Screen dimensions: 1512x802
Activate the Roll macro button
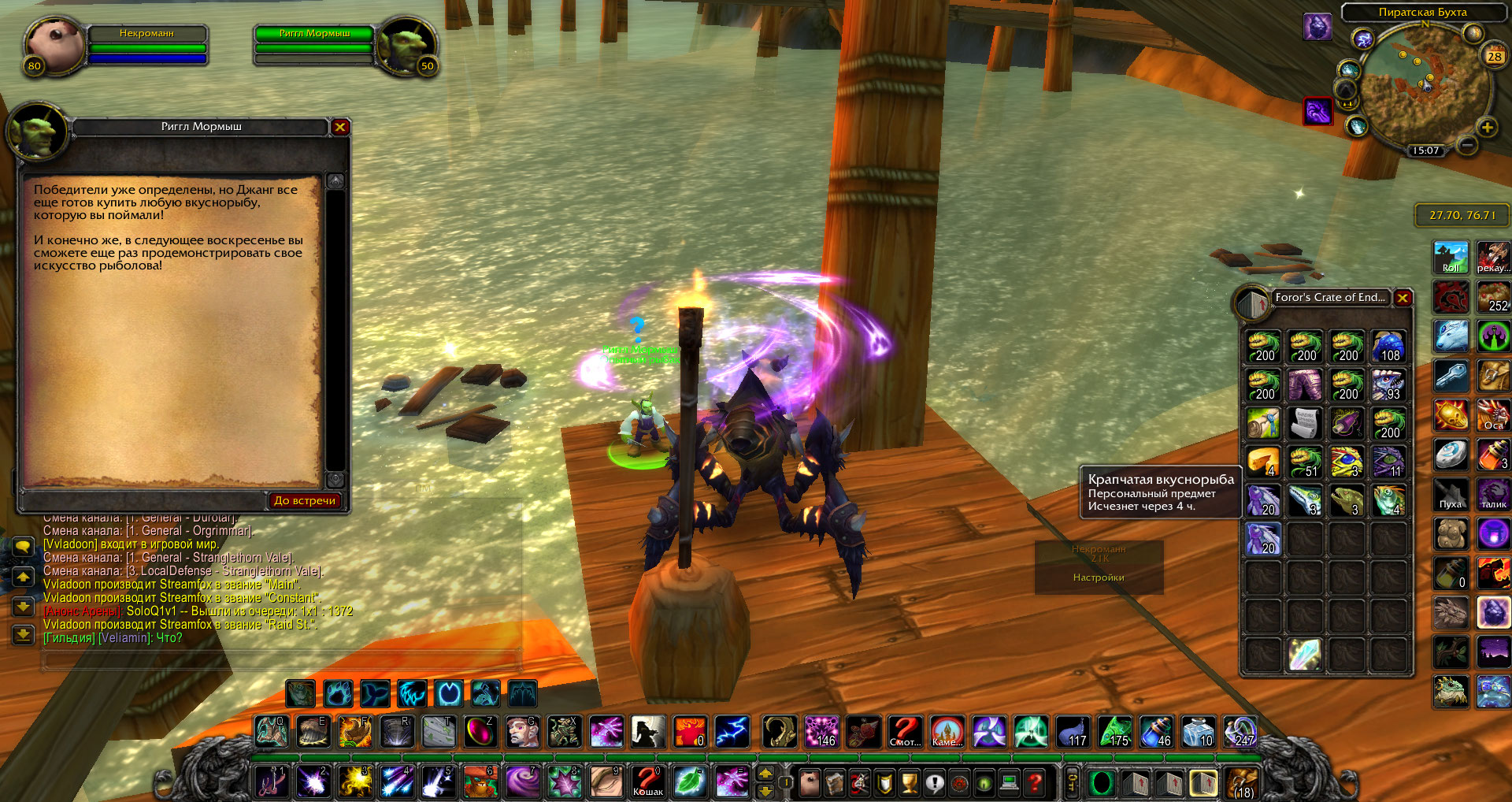1451,258
